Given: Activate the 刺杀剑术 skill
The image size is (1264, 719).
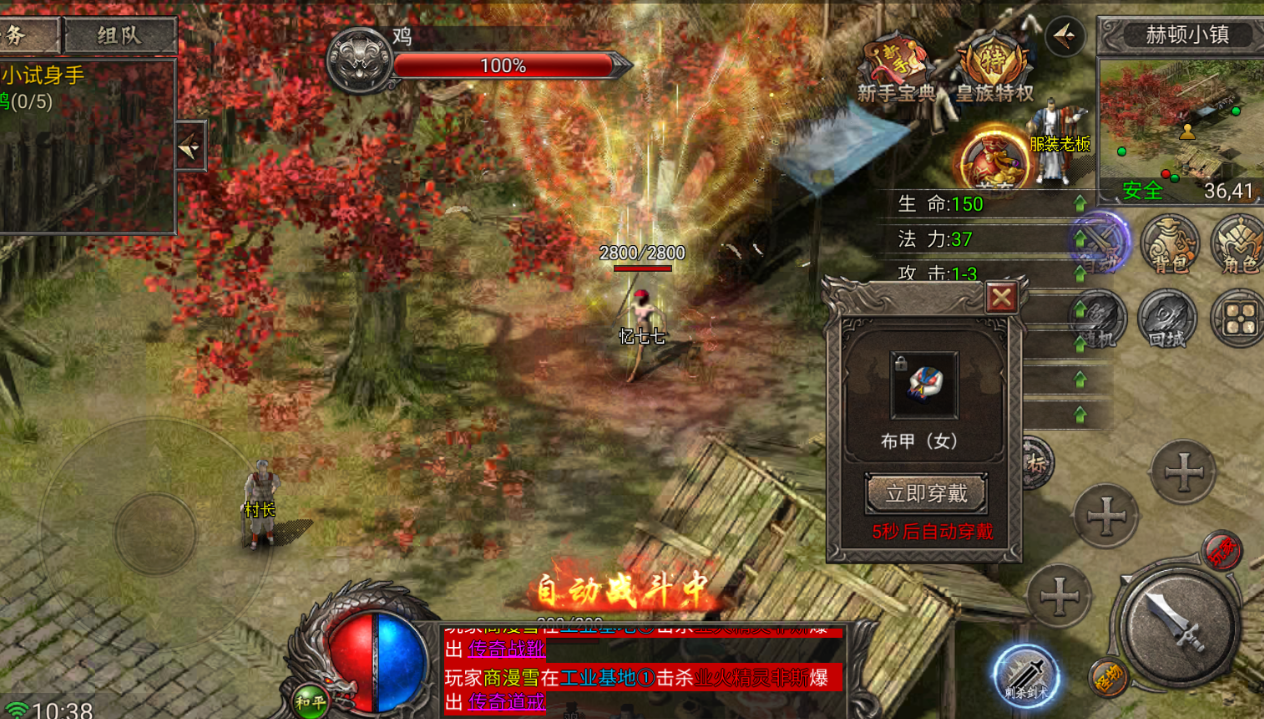Looking at the screenshot, I should pyautogui.click(x=1027, y=677).
